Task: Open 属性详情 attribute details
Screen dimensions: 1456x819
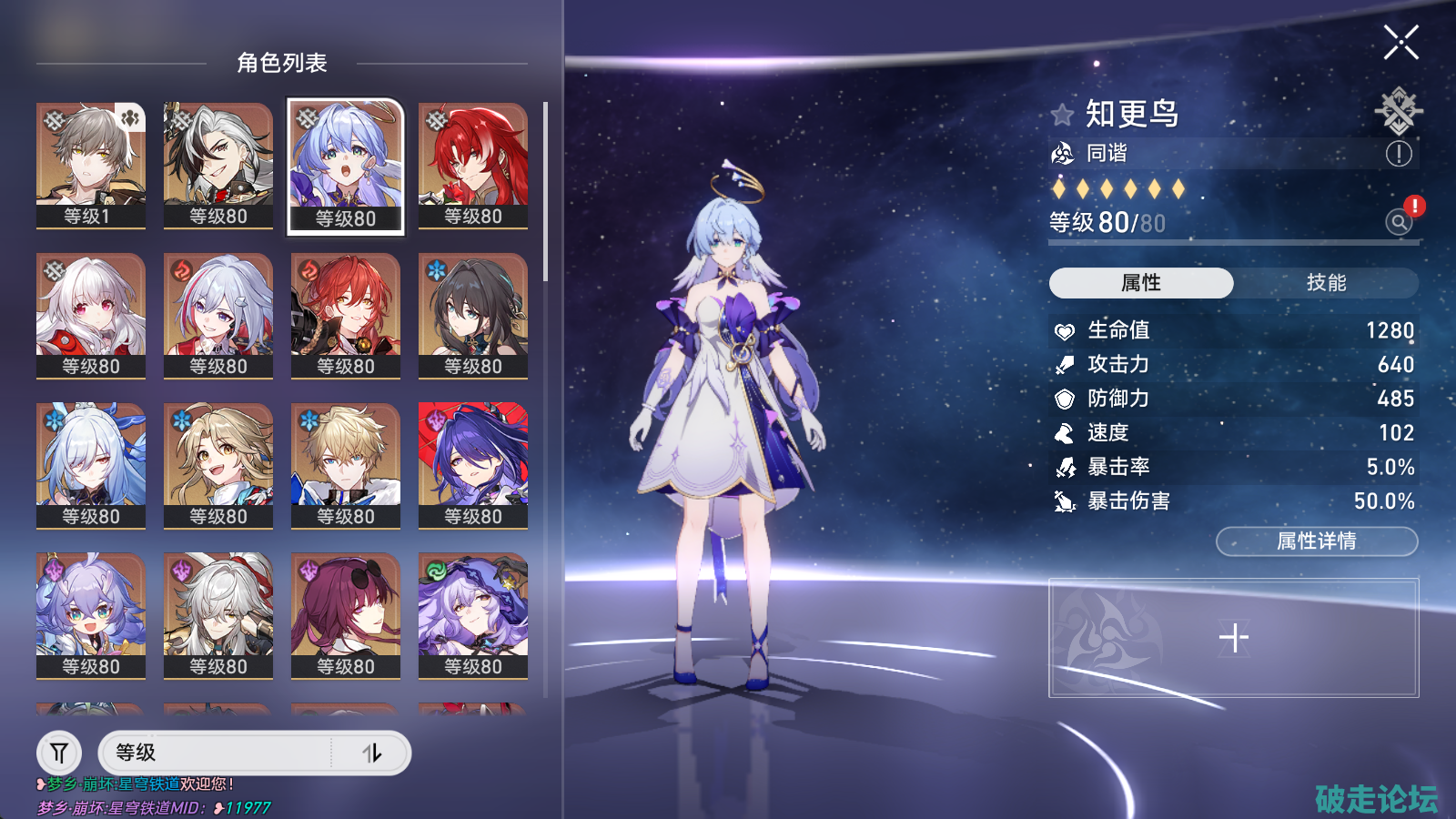Action: pos(1316,541)
